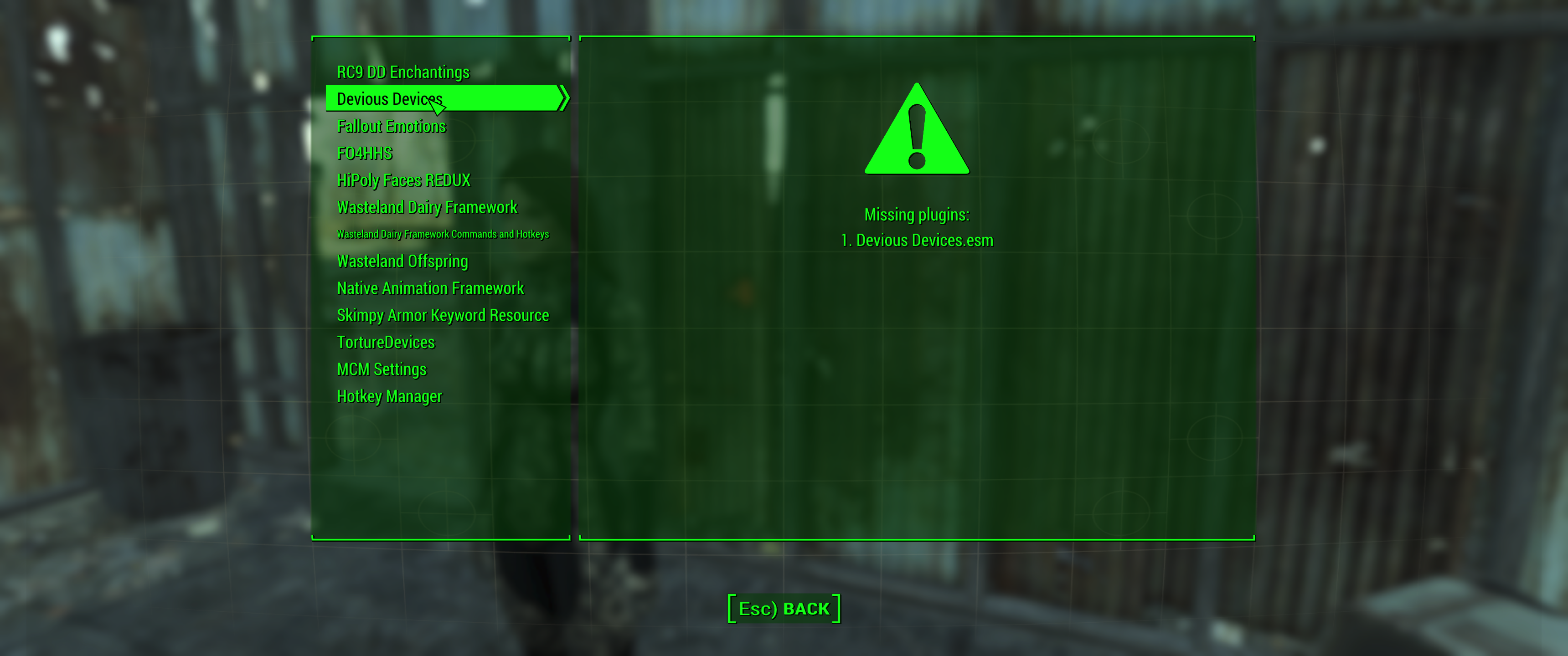The image size is (1568, 656).
Task: Click the Esc BACK button
Action: pos(784,607)
